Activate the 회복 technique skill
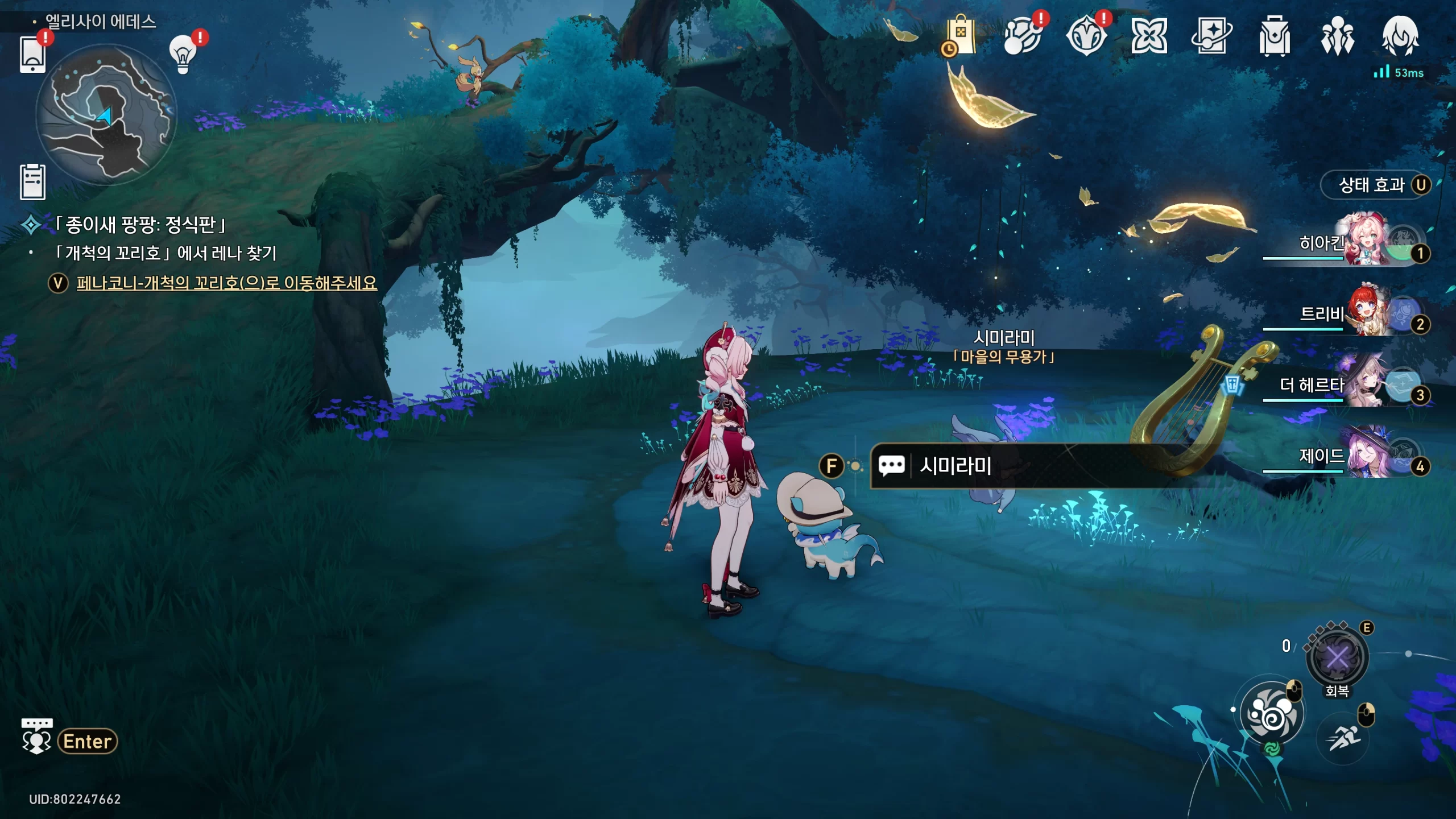Image resolution: width=1456 pixels, height=819 pixels. point(1337,659)
